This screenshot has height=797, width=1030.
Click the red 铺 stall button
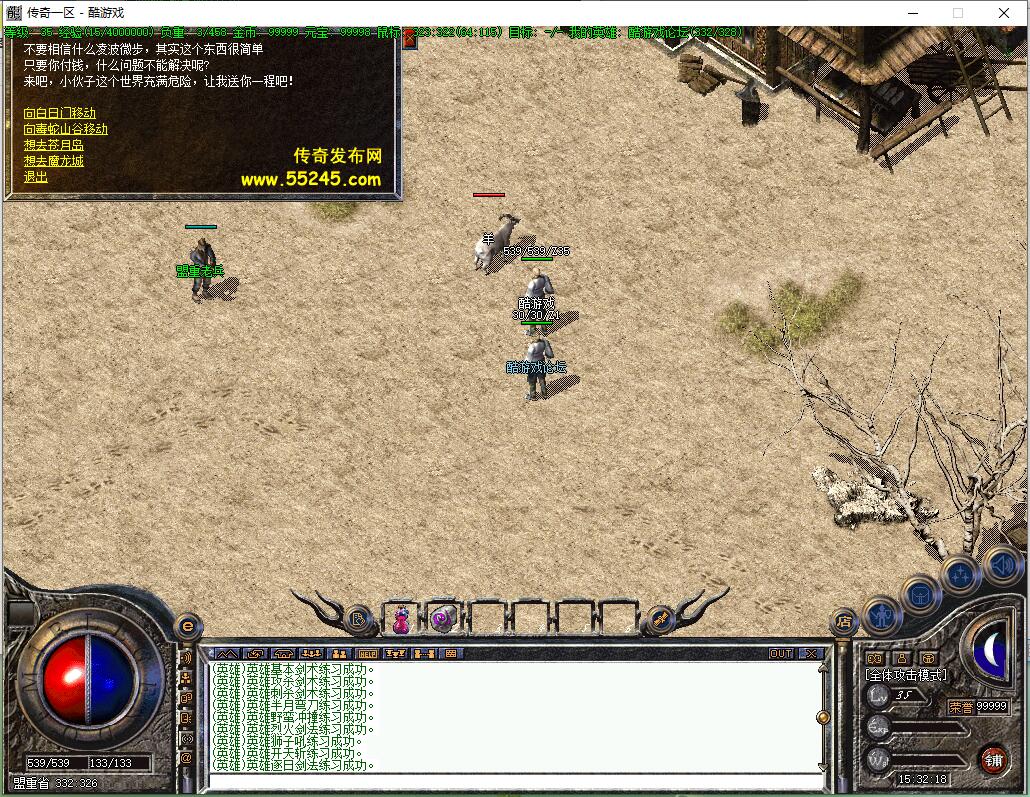[992, 759]
